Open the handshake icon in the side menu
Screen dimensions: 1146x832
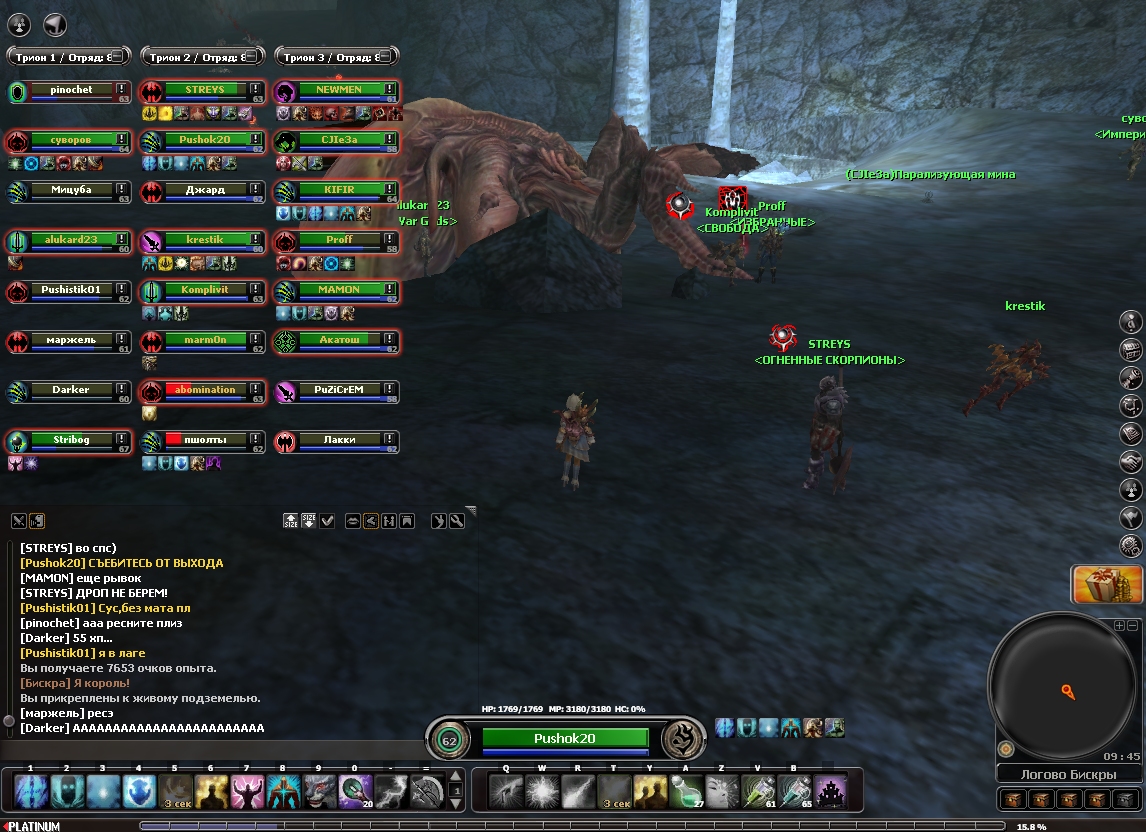click(x=1131, y=462)
